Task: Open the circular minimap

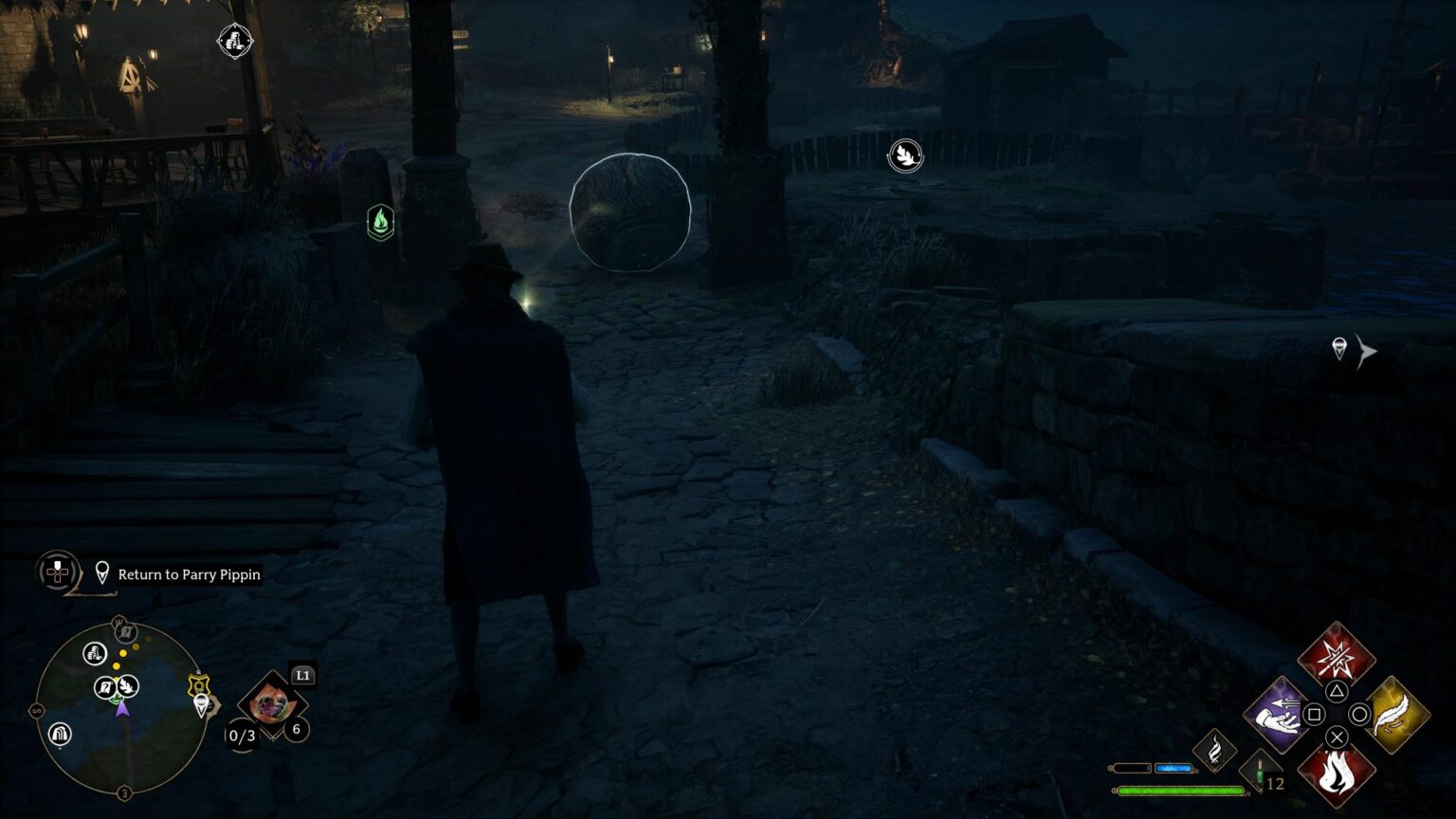Action: click(121, 709)
